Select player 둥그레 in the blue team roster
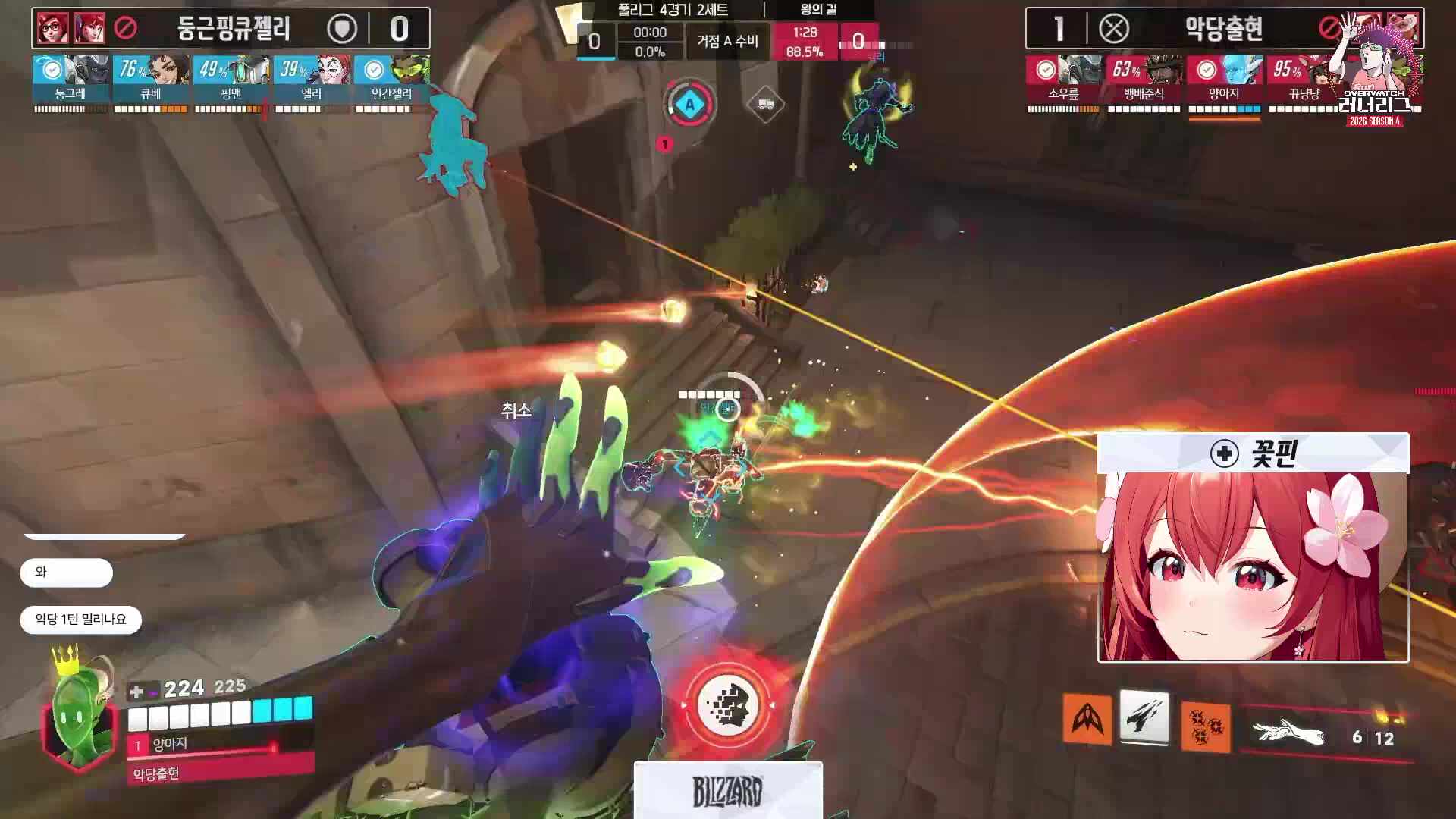 (x=71, y=79)
